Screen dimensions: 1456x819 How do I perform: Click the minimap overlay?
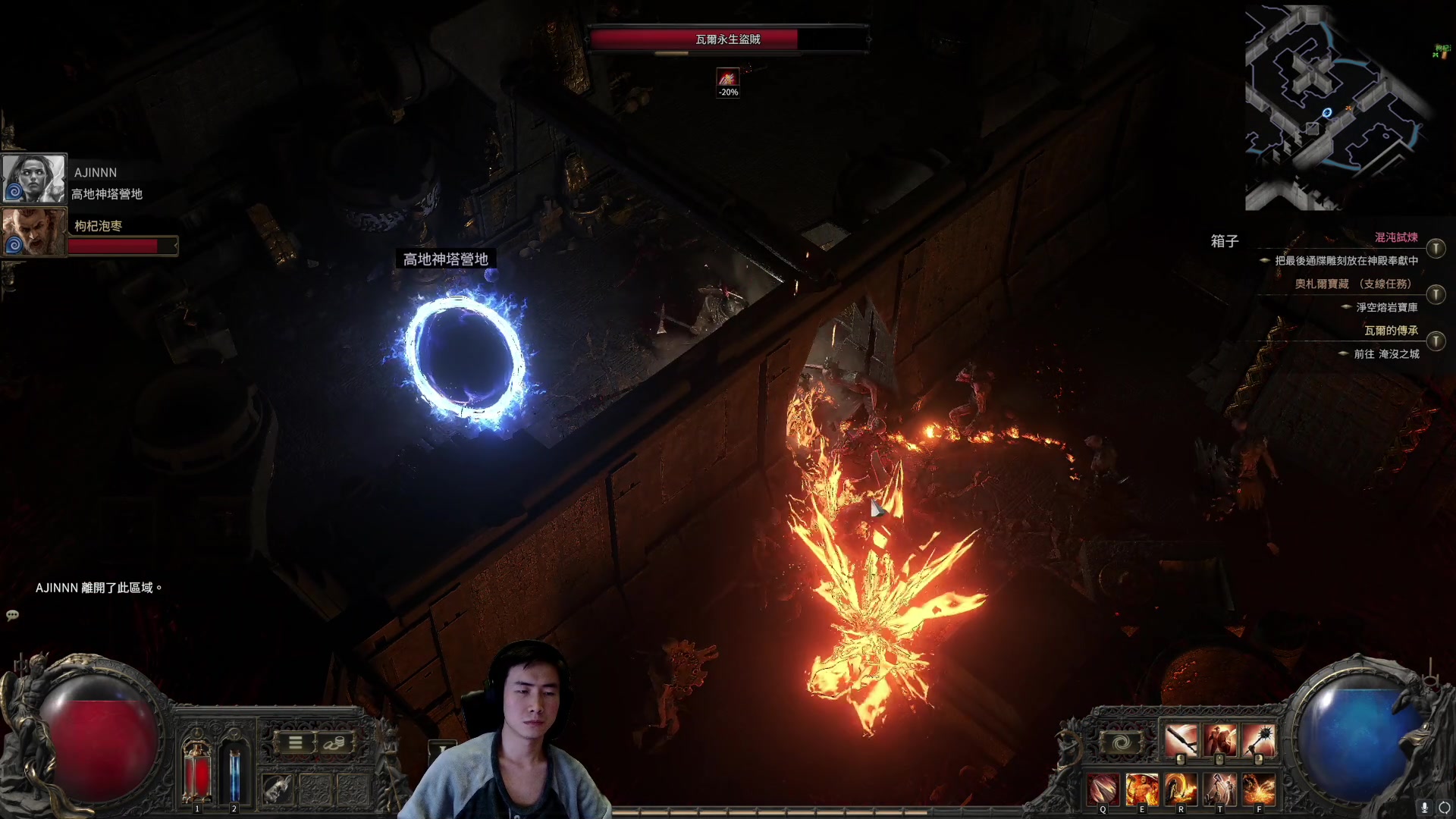click(x=1336, y=108)
